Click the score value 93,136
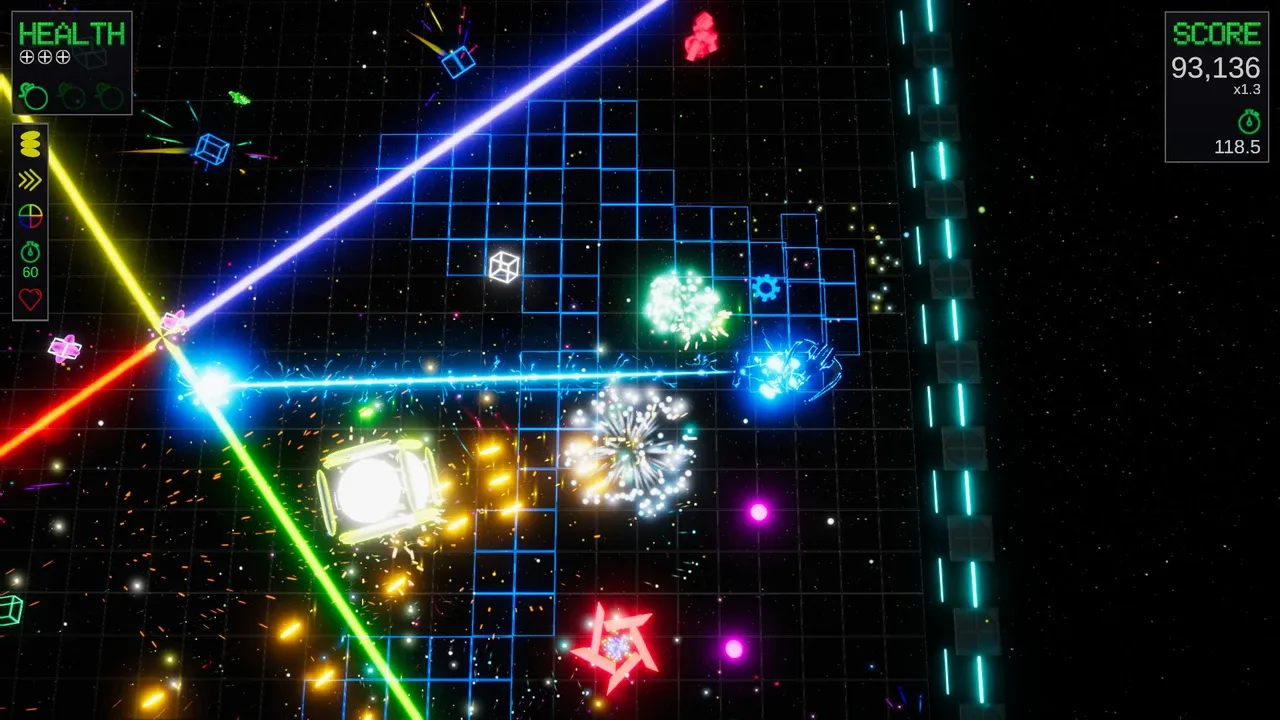The image size is (1280, 720). click(x=1215, y=68)
